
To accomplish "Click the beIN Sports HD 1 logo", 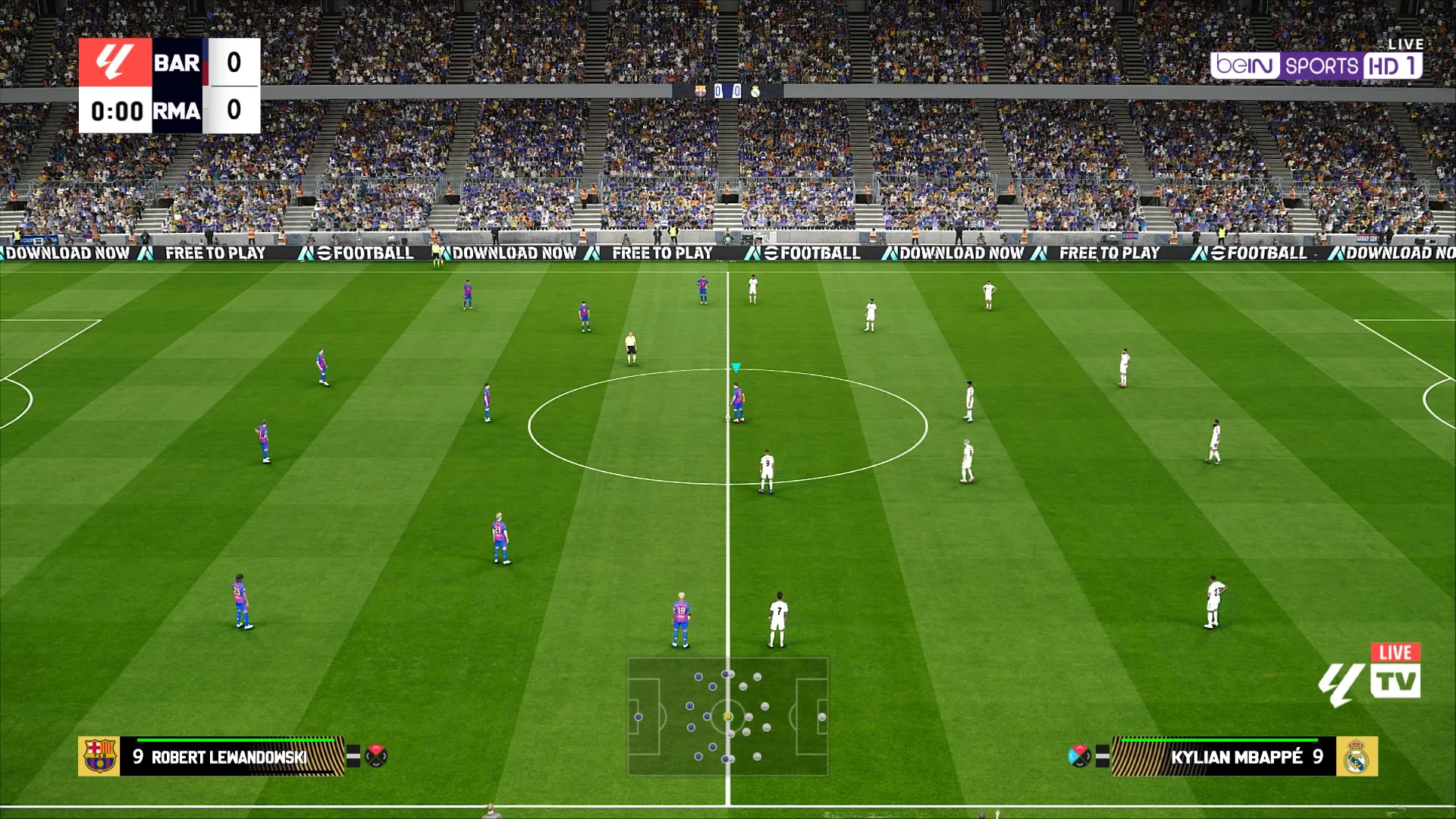I will point(1316,66).
